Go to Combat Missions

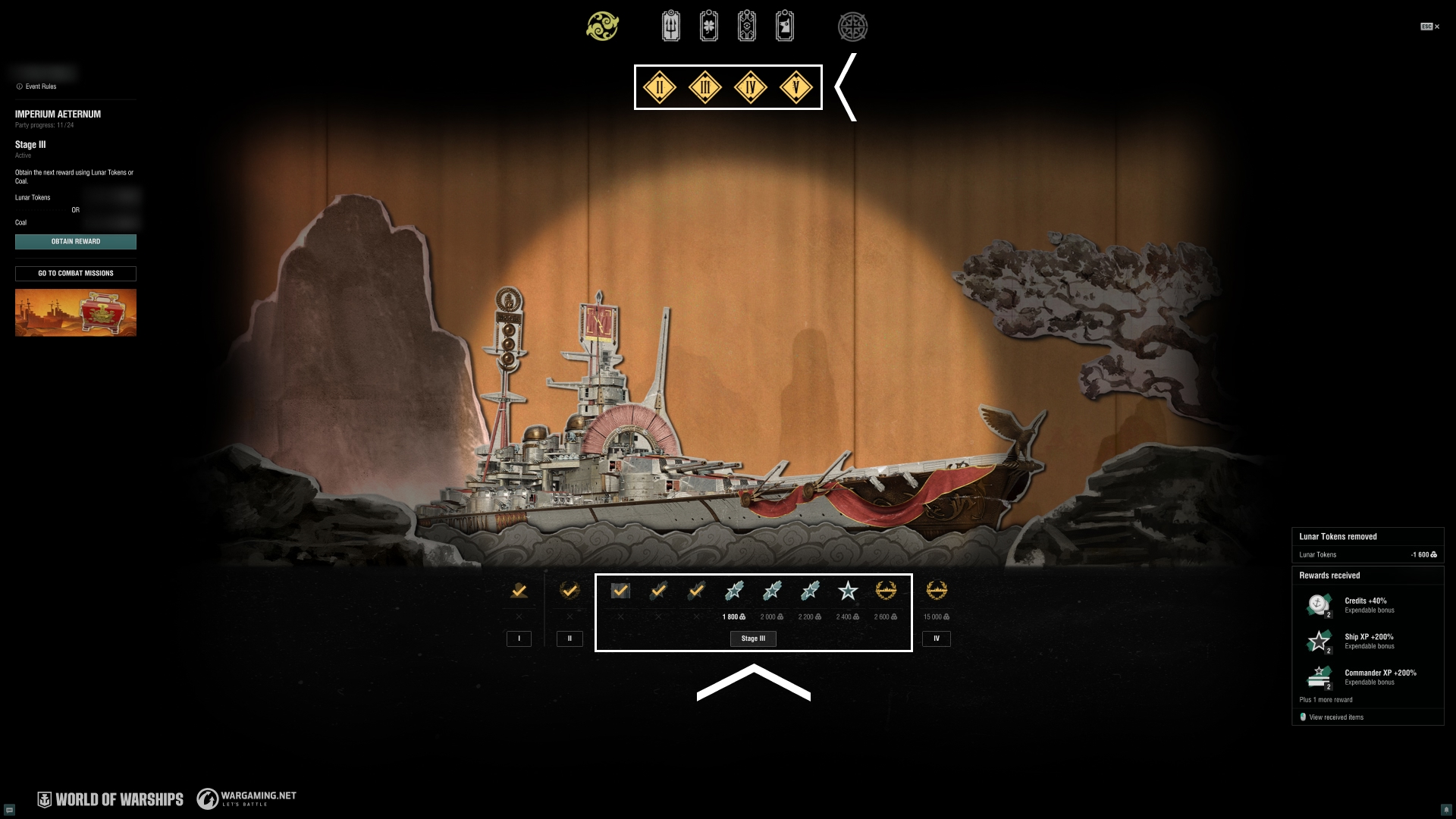coord(76,274)
